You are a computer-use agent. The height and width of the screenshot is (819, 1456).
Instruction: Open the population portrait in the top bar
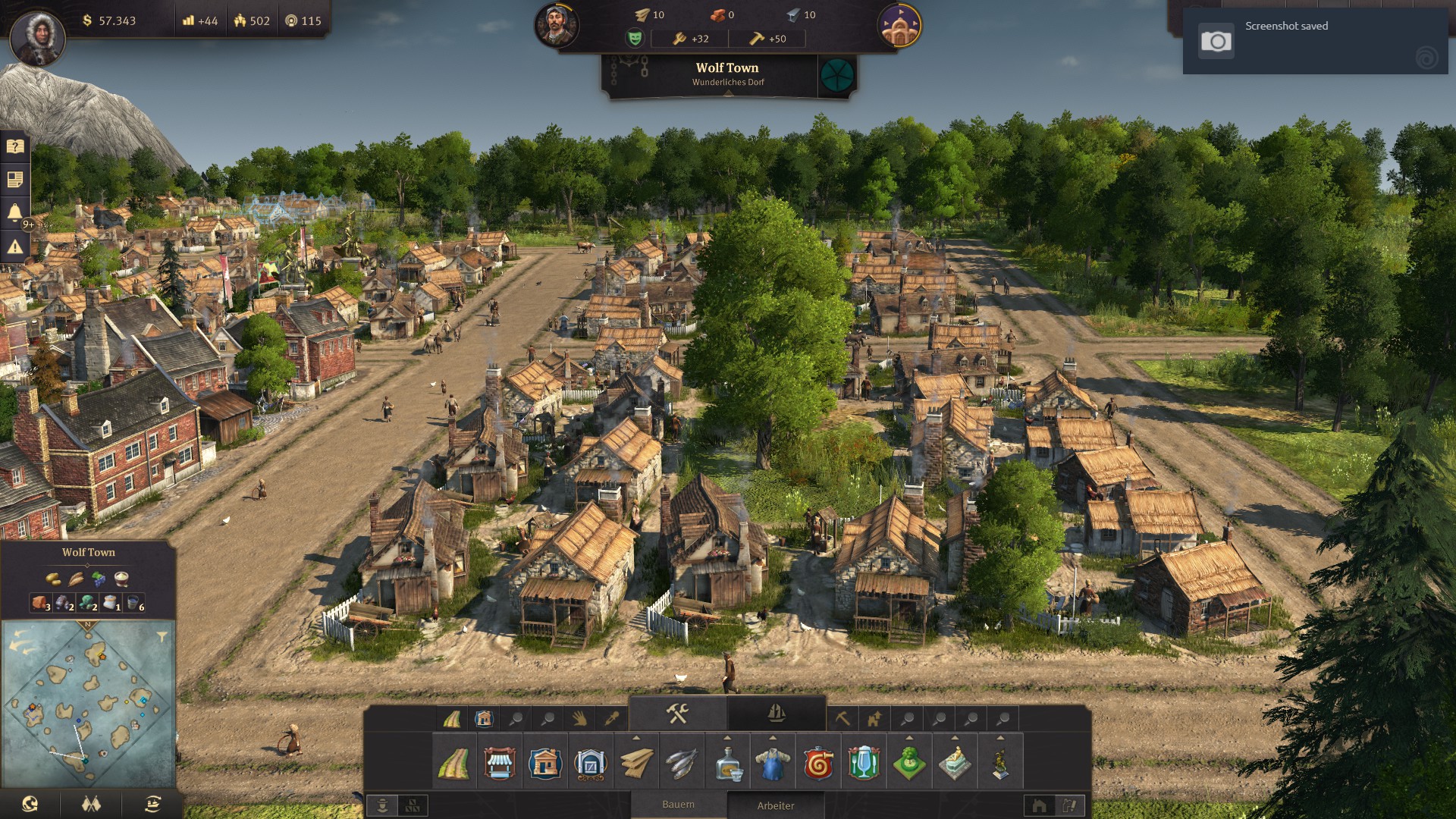[x=557, y=25]
